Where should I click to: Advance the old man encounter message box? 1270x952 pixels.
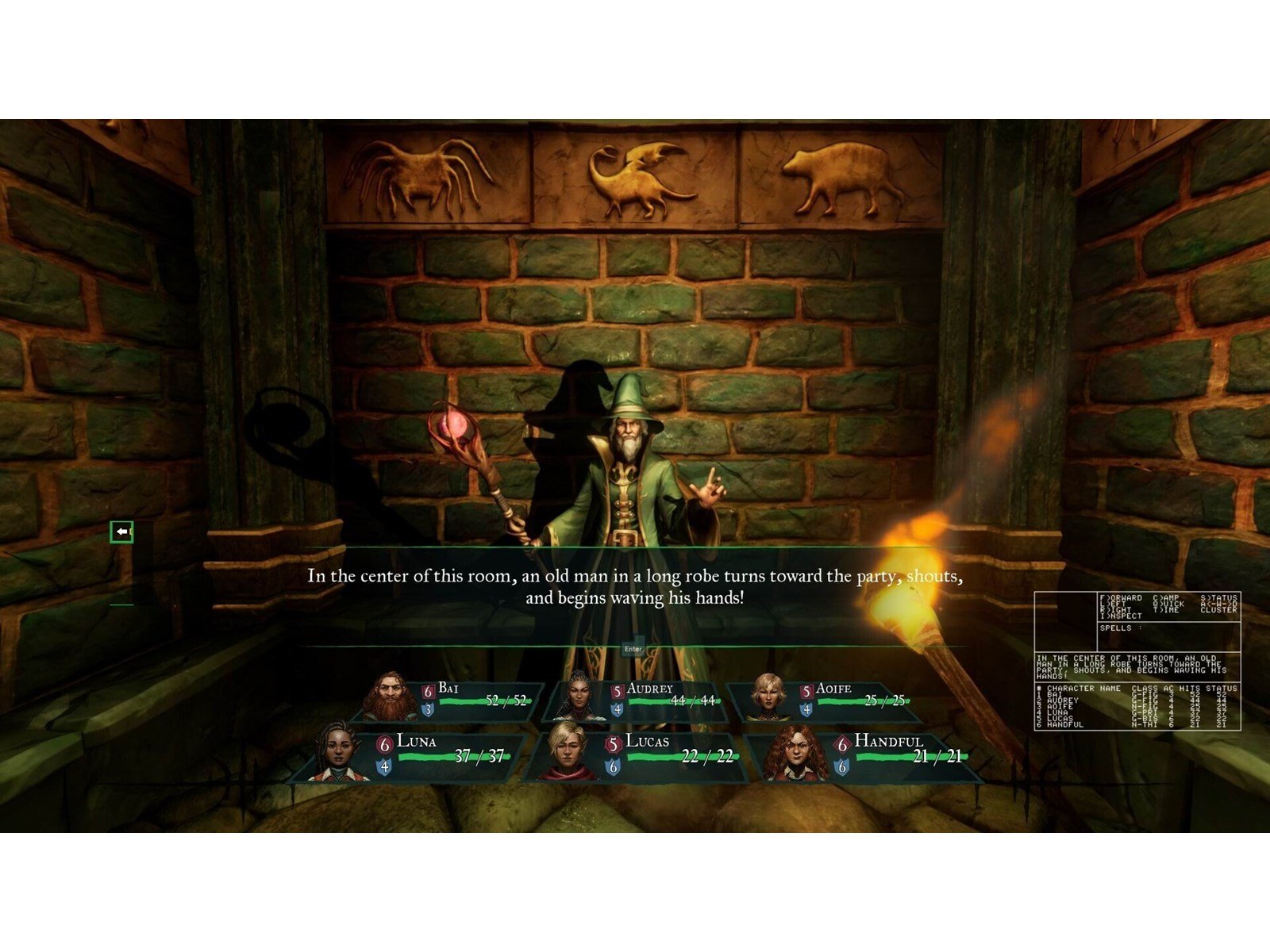[x=633, y=649]
